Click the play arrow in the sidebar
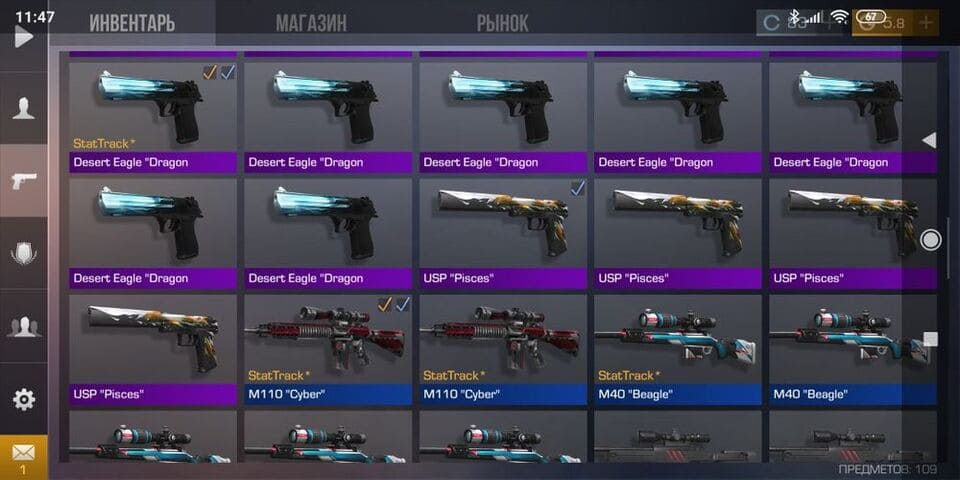This screenshot has height=480, width=960. pyautogui.click(x=23, y=38)
